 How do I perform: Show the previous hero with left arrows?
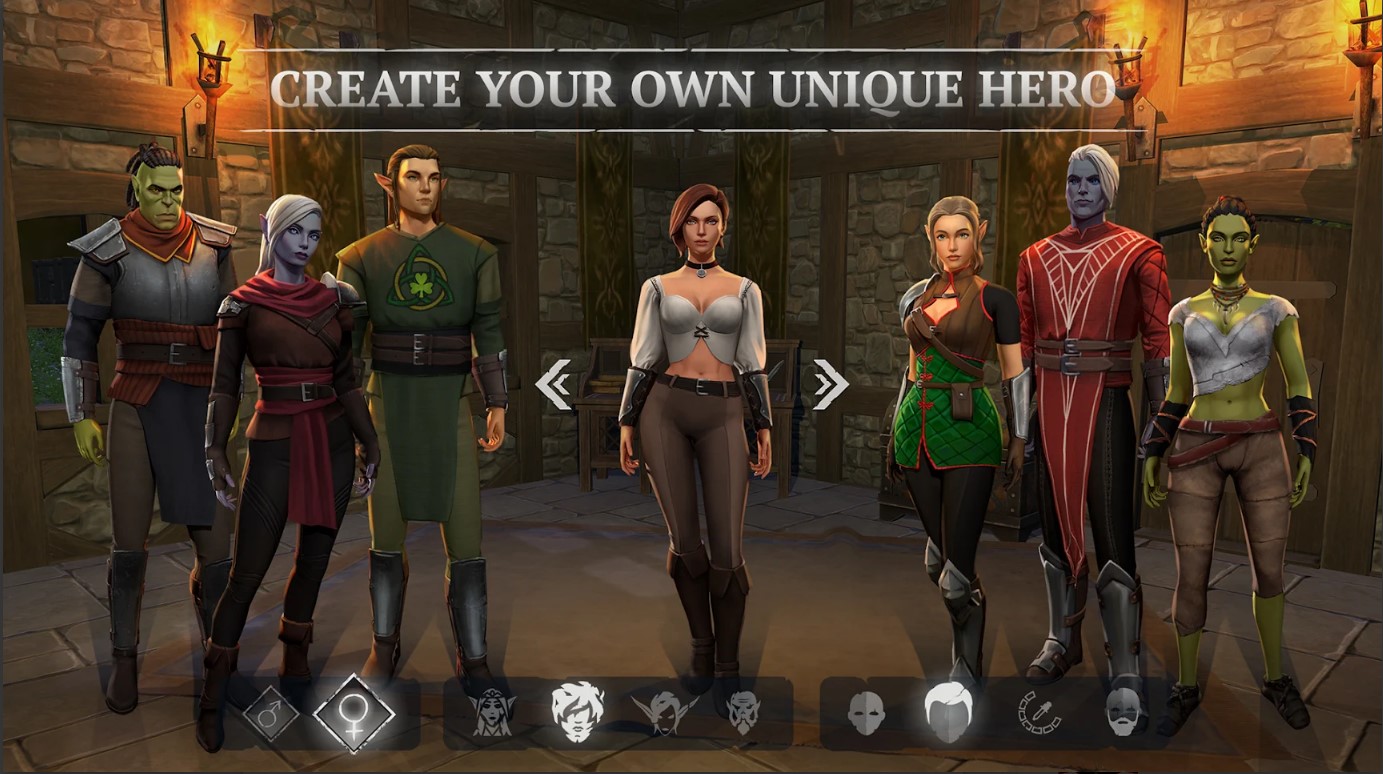[553, 385]
